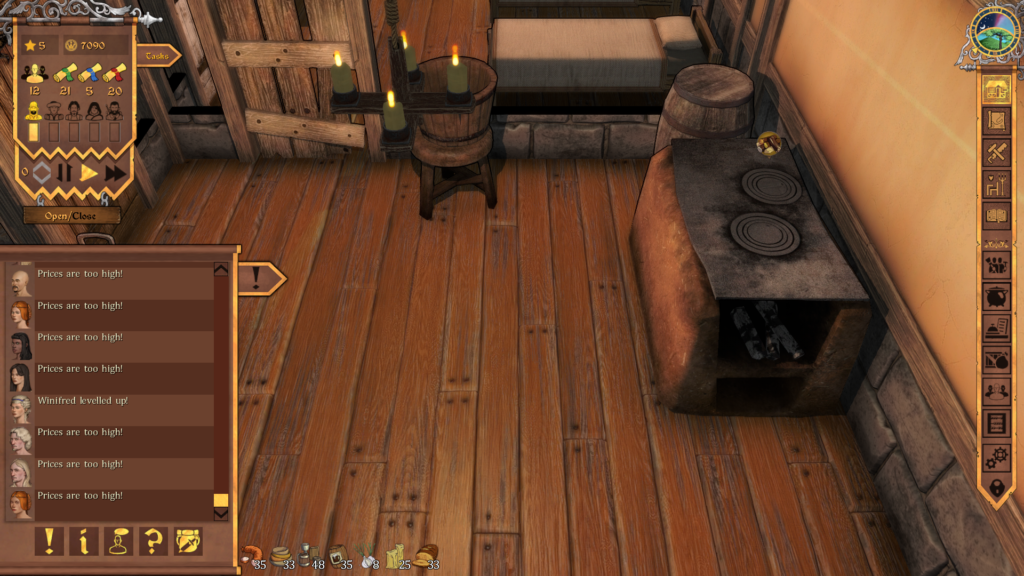The width and height of the screenshot is (1024, 576).
Task: Select the exclamation mark message filter
Action: click(x=48, y=541)
